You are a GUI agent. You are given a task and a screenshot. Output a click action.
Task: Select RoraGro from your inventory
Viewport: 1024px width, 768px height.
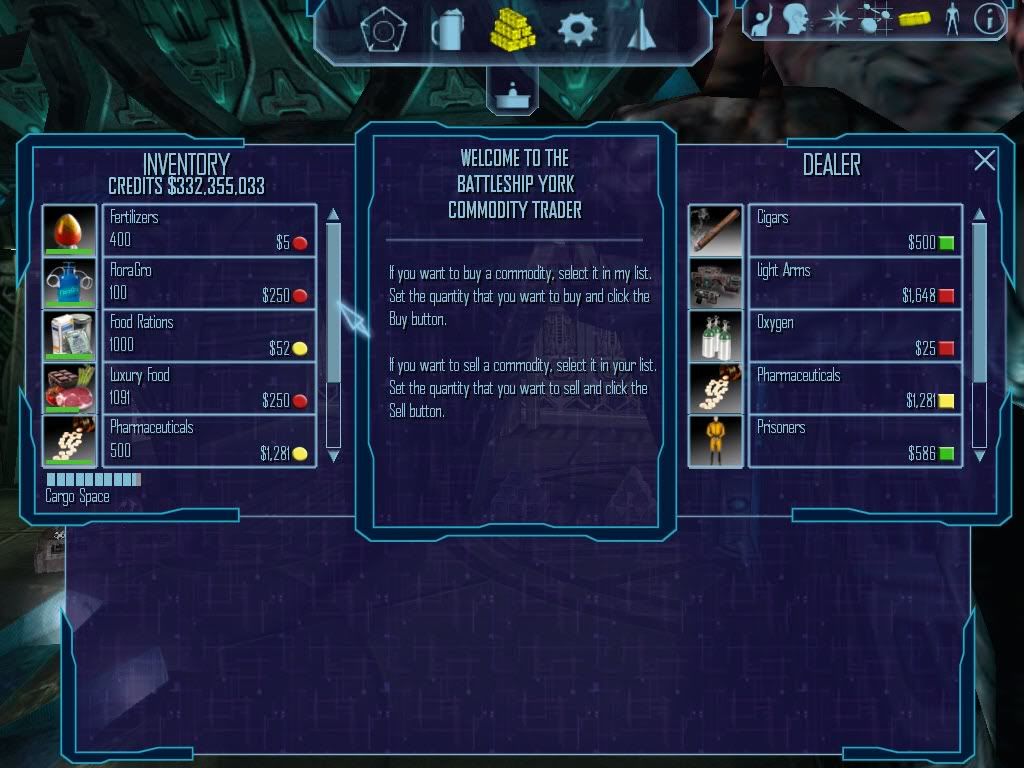point(209,283)
